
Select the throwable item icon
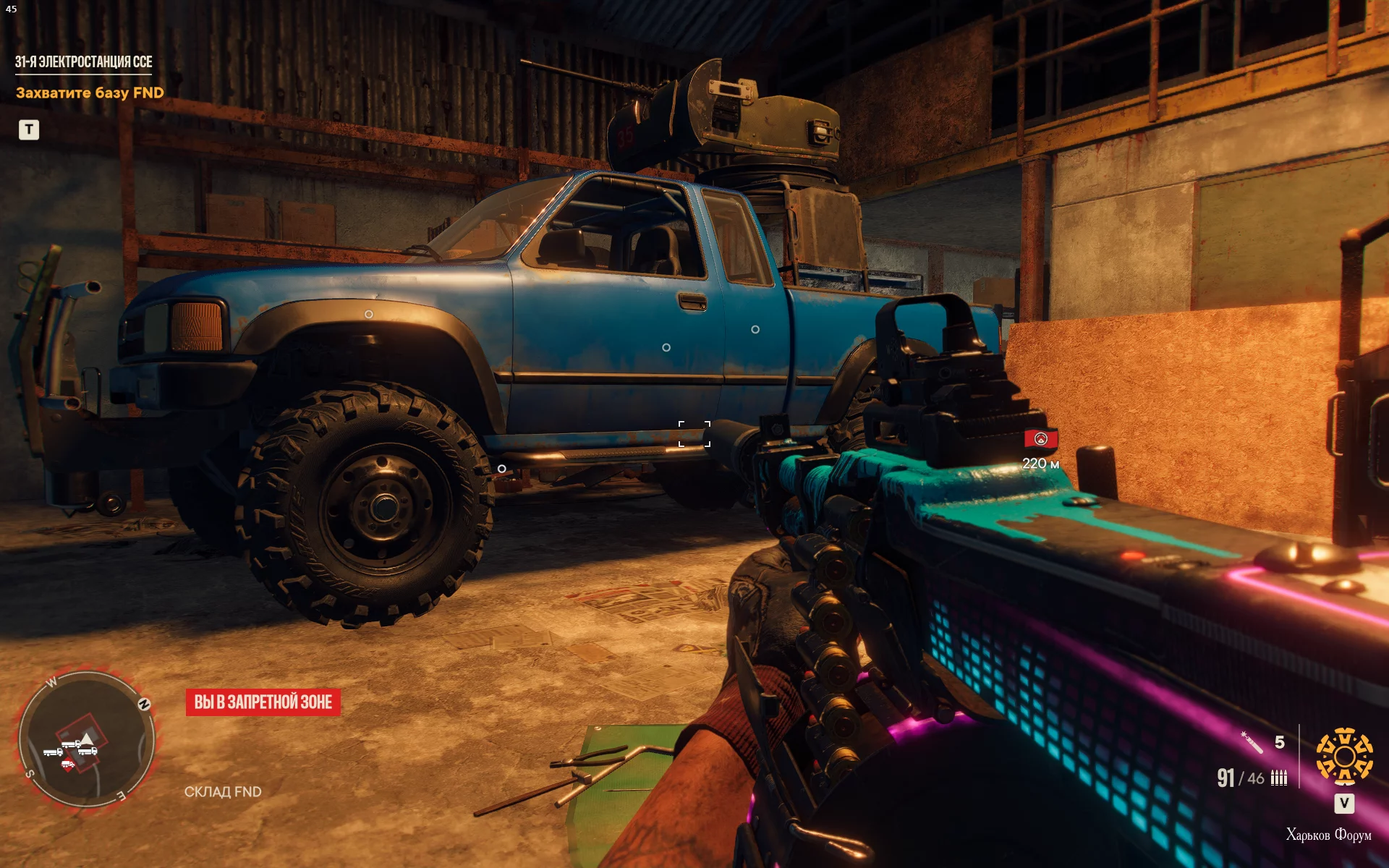(x=1252, y=742)
